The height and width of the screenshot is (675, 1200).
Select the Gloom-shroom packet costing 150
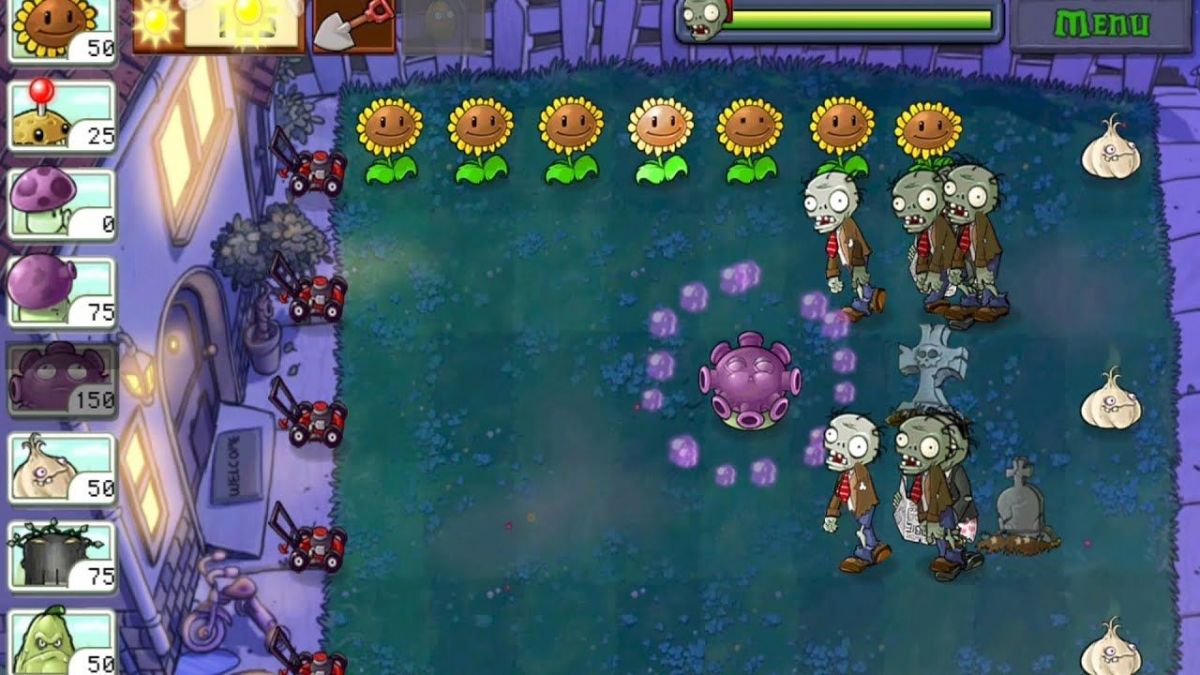[x=62, y=380]
